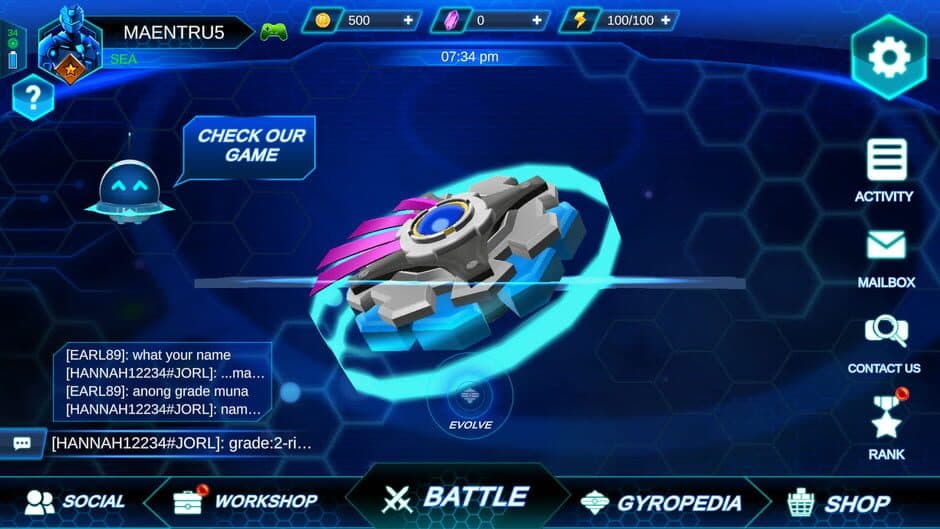The width and height of the screenshot is (940, 529).
Task: Open the Activity list
Action: pyautogui.click(x=885, y=169)
